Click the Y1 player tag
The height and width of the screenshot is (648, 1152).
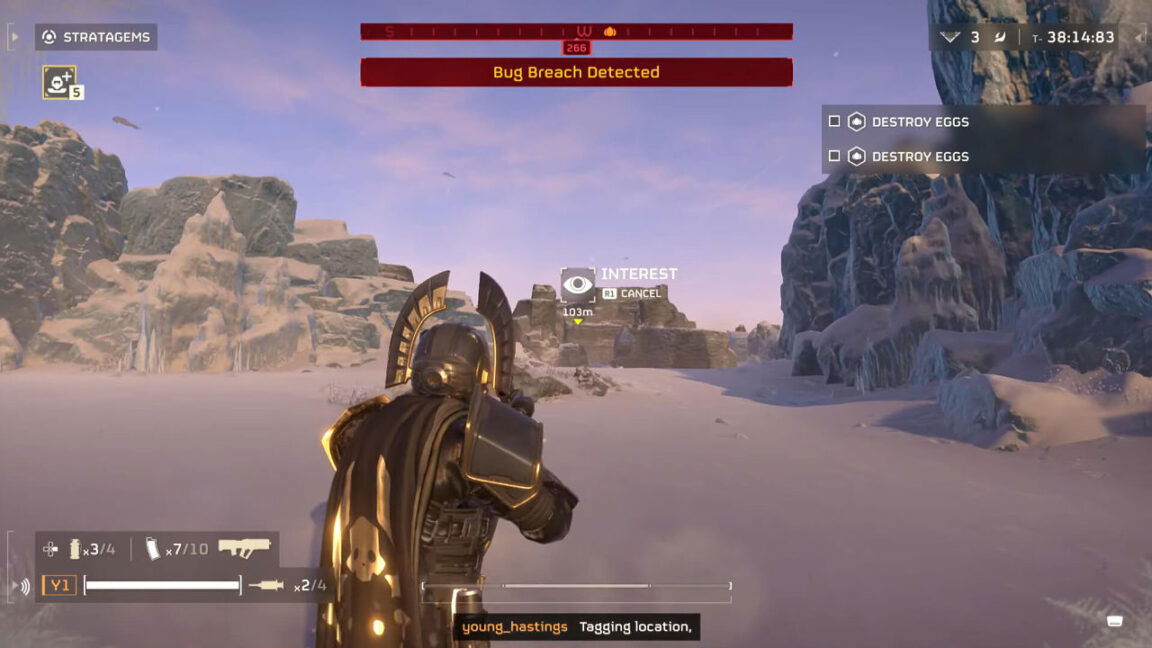pyautogui.click(x=59, y=585)
